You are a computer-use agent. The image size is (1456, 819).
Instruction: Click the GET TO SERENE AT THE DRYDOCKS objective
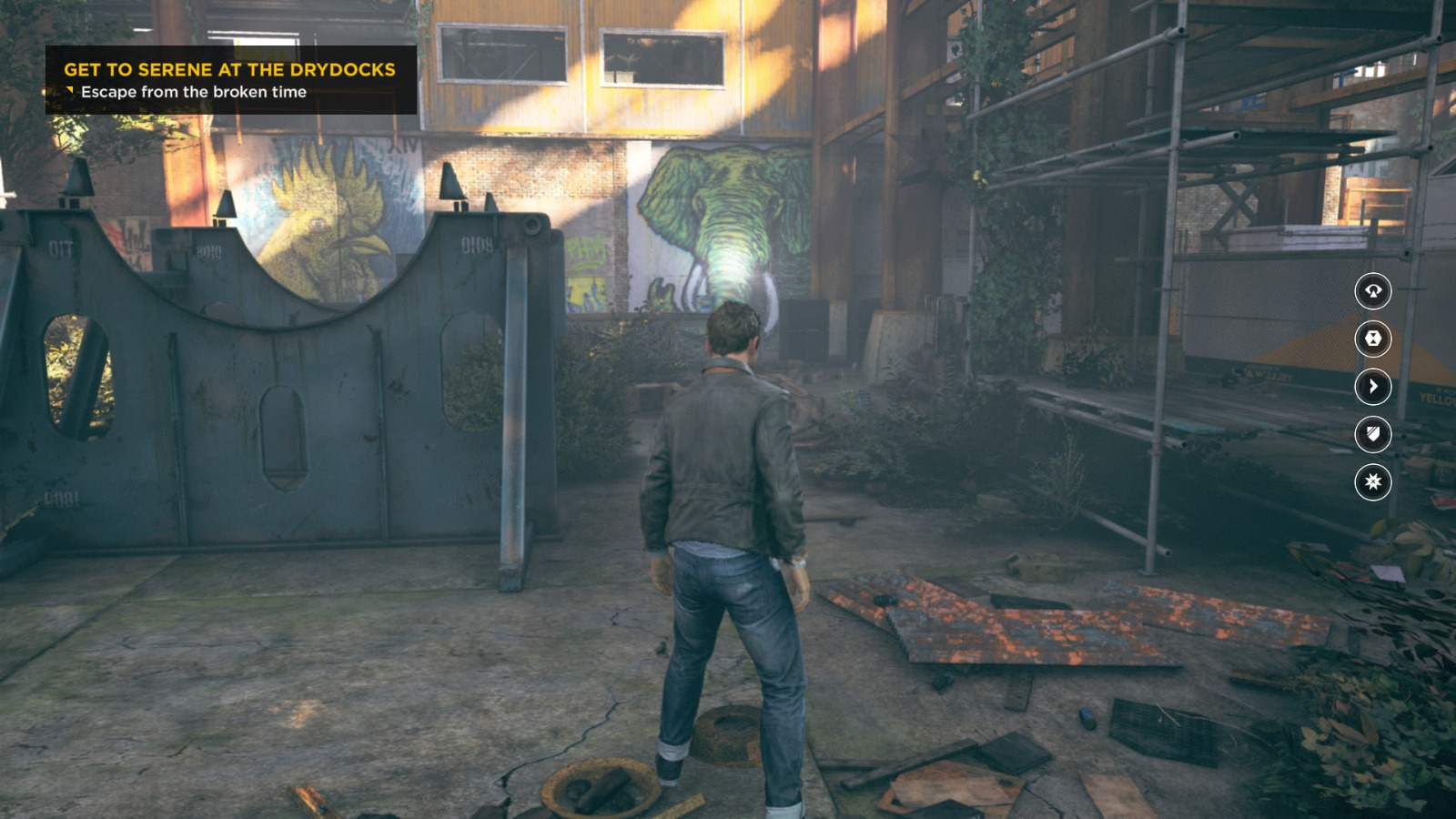[x=227, y=68]
